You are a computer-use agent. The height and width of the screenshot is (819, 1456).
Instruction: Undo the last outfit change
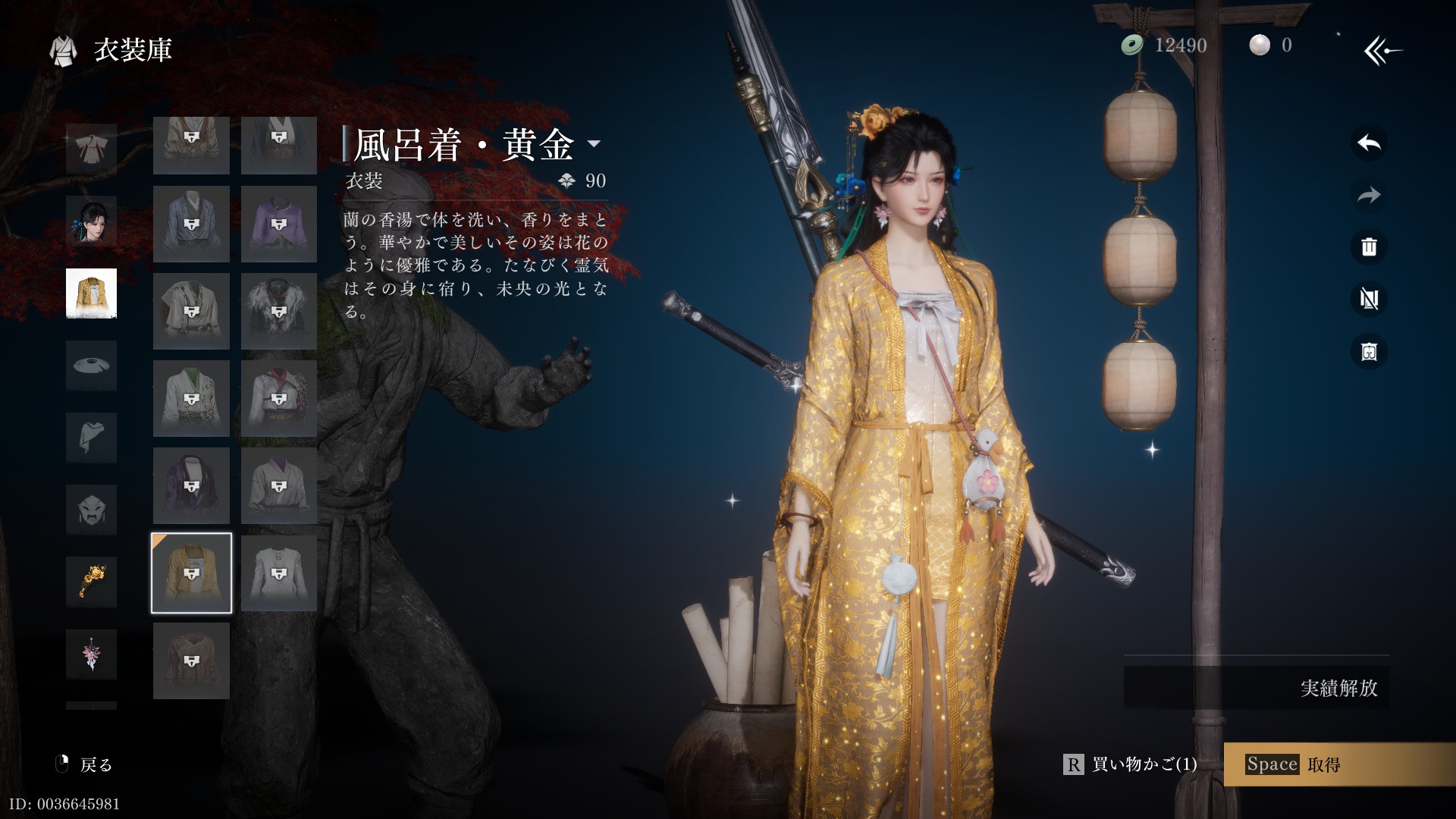point(1369,143)
